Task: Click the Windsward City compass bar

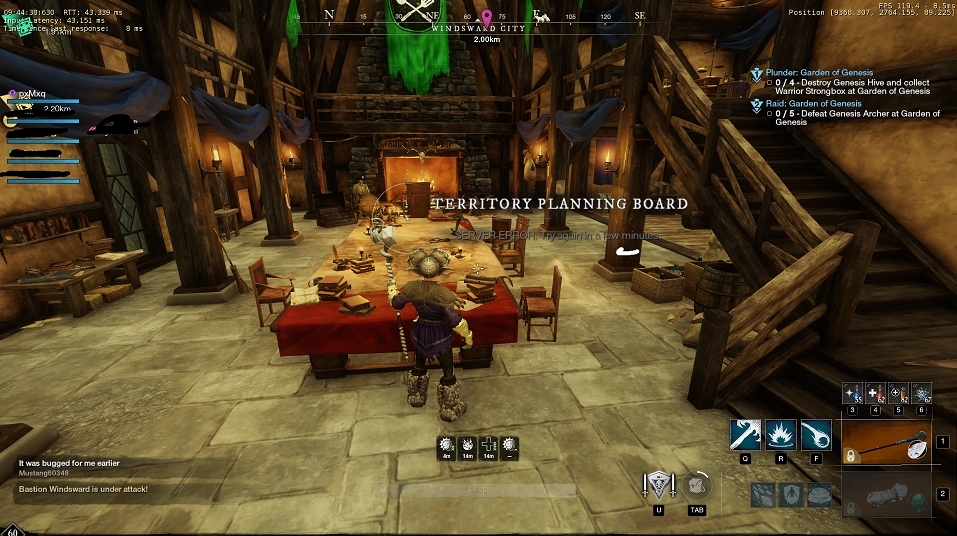Action: coord(479,28)
